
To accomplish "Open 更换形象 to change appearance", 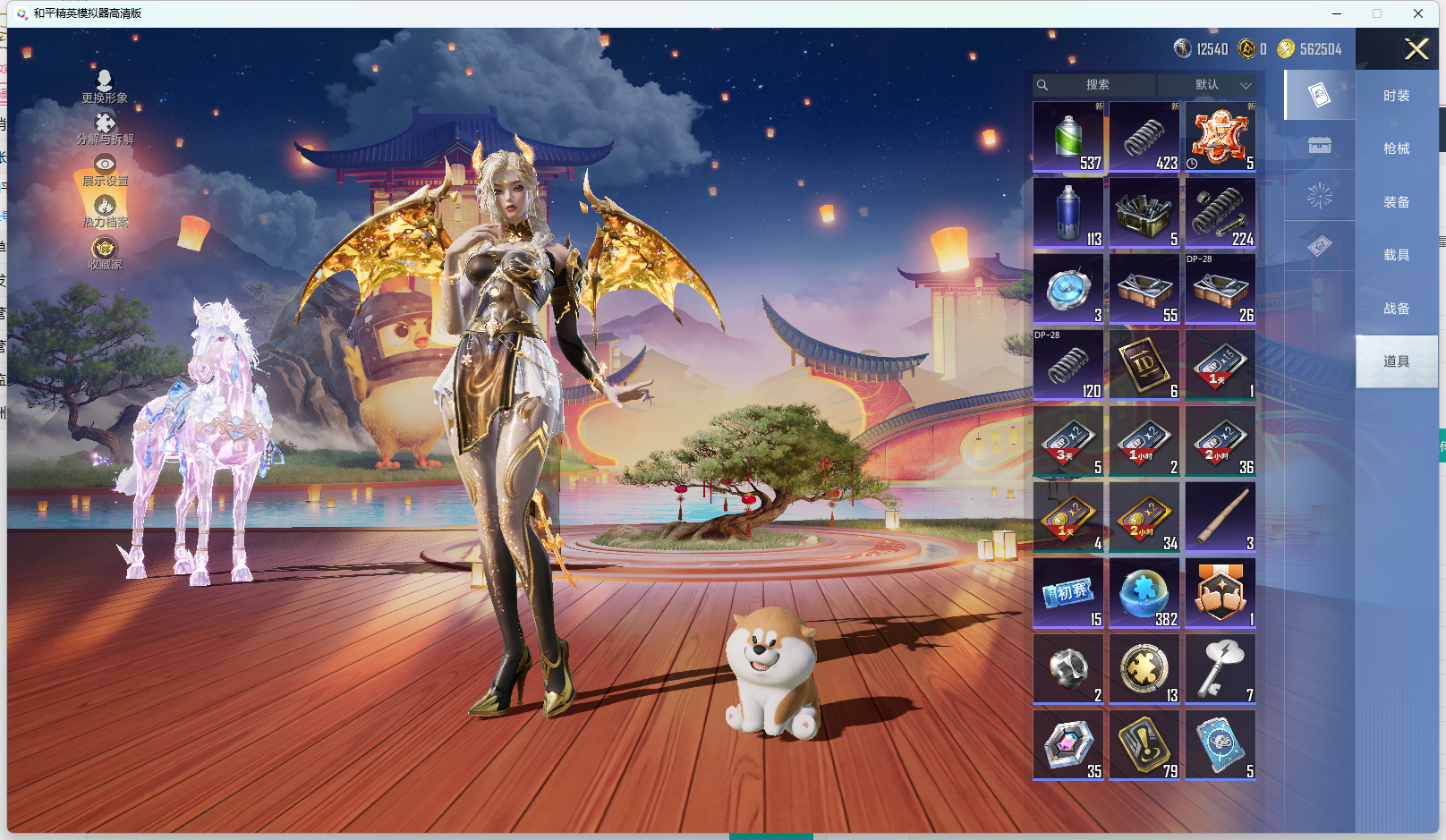I will pyautogui.click(x=105, y=86).
